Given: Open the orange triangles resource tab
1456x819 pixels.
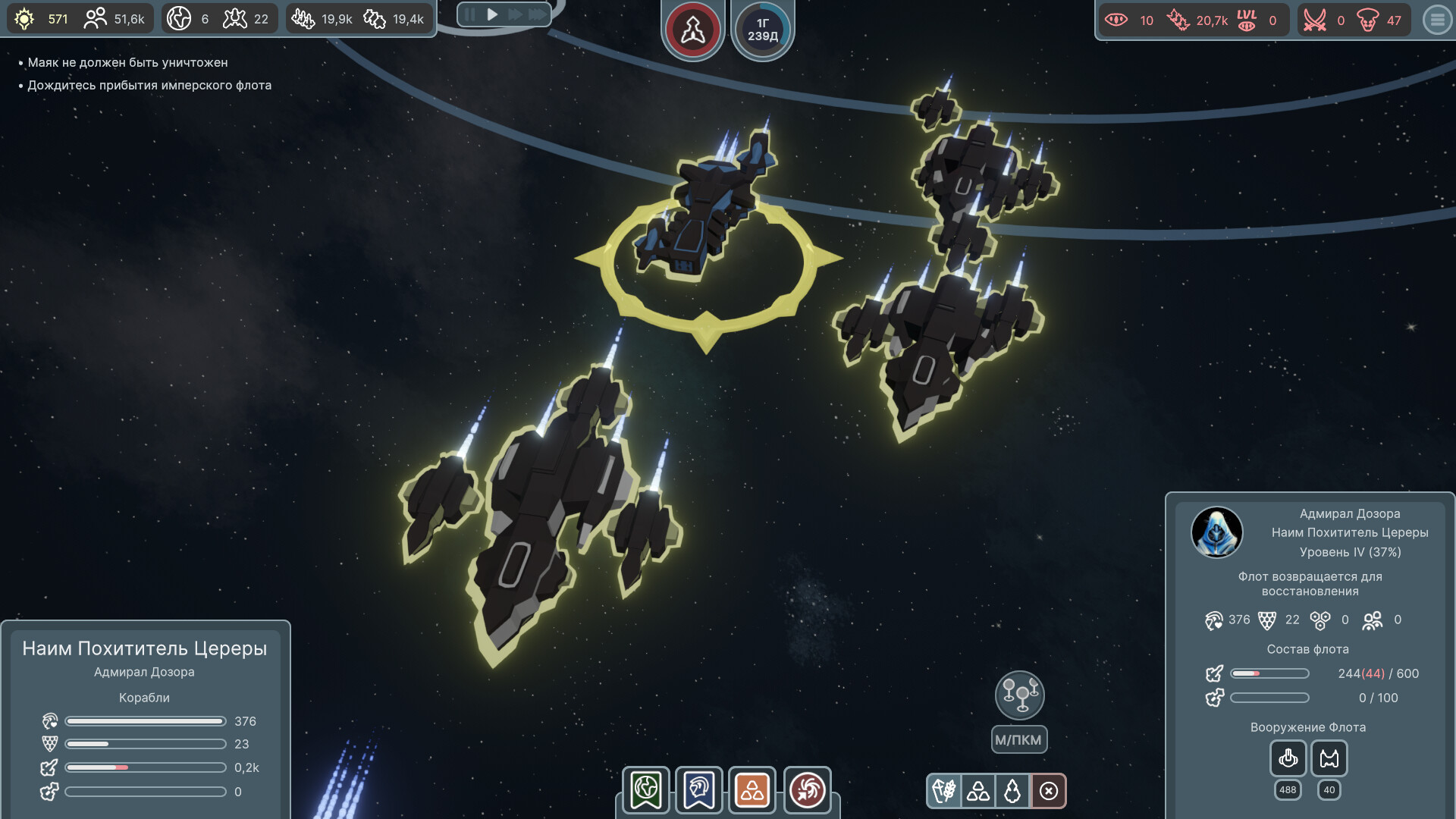Looking at the screenshot, I should (x=752, y=790).
